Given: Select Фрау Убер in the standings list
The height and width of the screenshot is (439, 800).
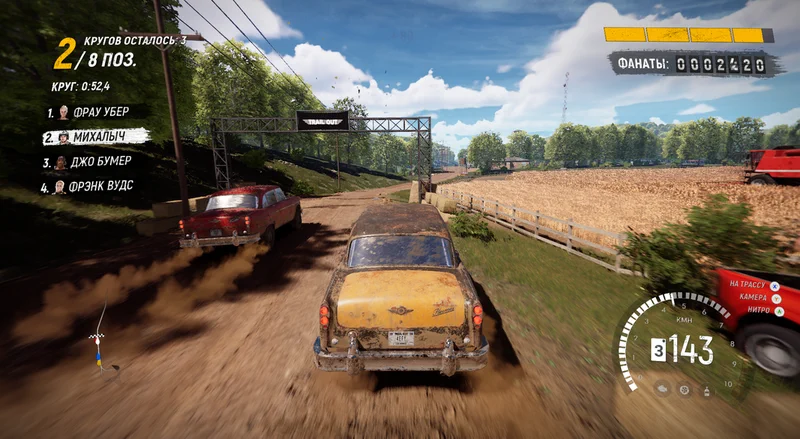Looking at the screenshot, I should [x=90, y=112].
